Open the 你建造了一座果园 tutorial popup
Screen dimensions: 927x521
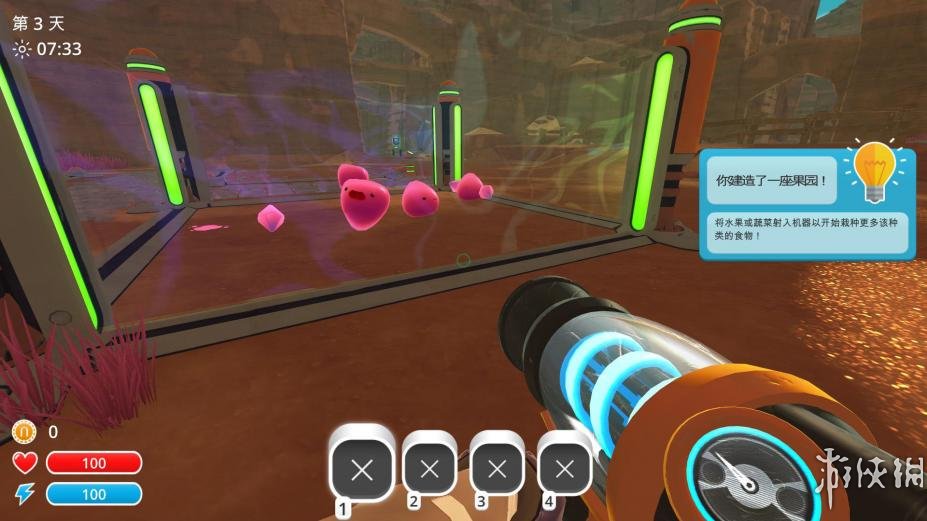coord(772,182)
